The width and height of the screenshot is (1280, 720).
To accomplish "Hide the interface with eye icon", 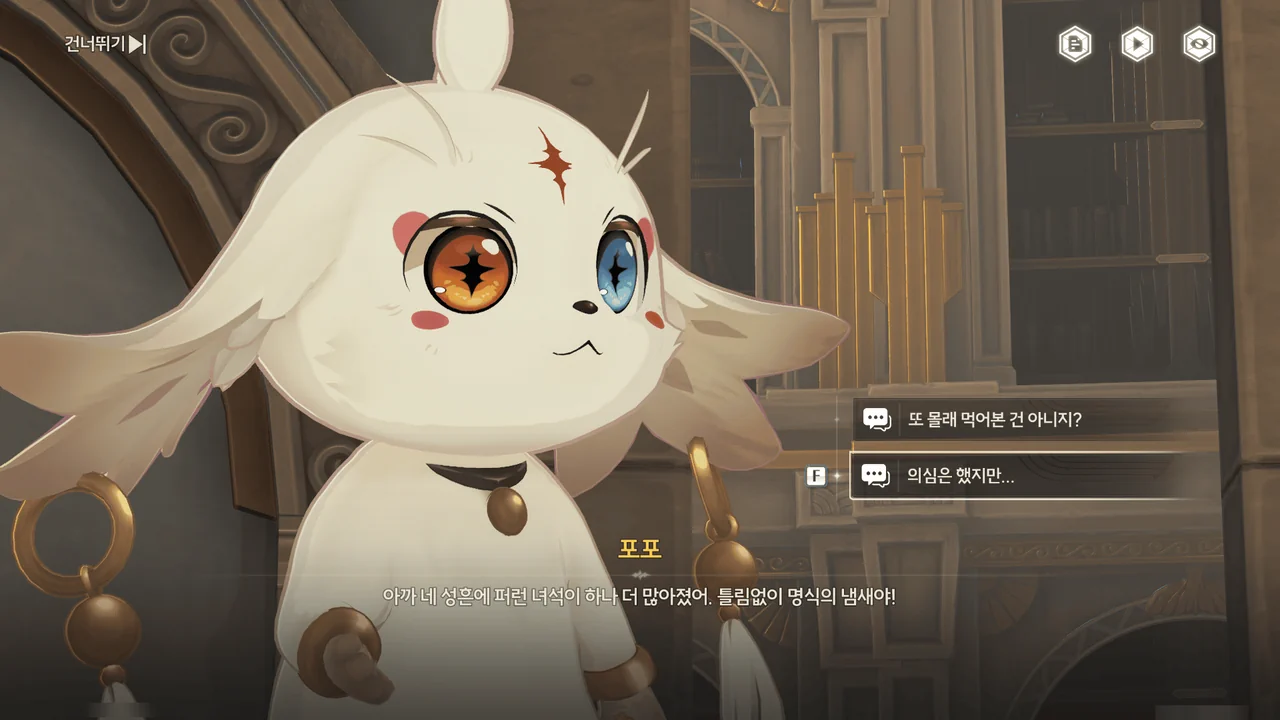I will click(x=1199, y=44).
